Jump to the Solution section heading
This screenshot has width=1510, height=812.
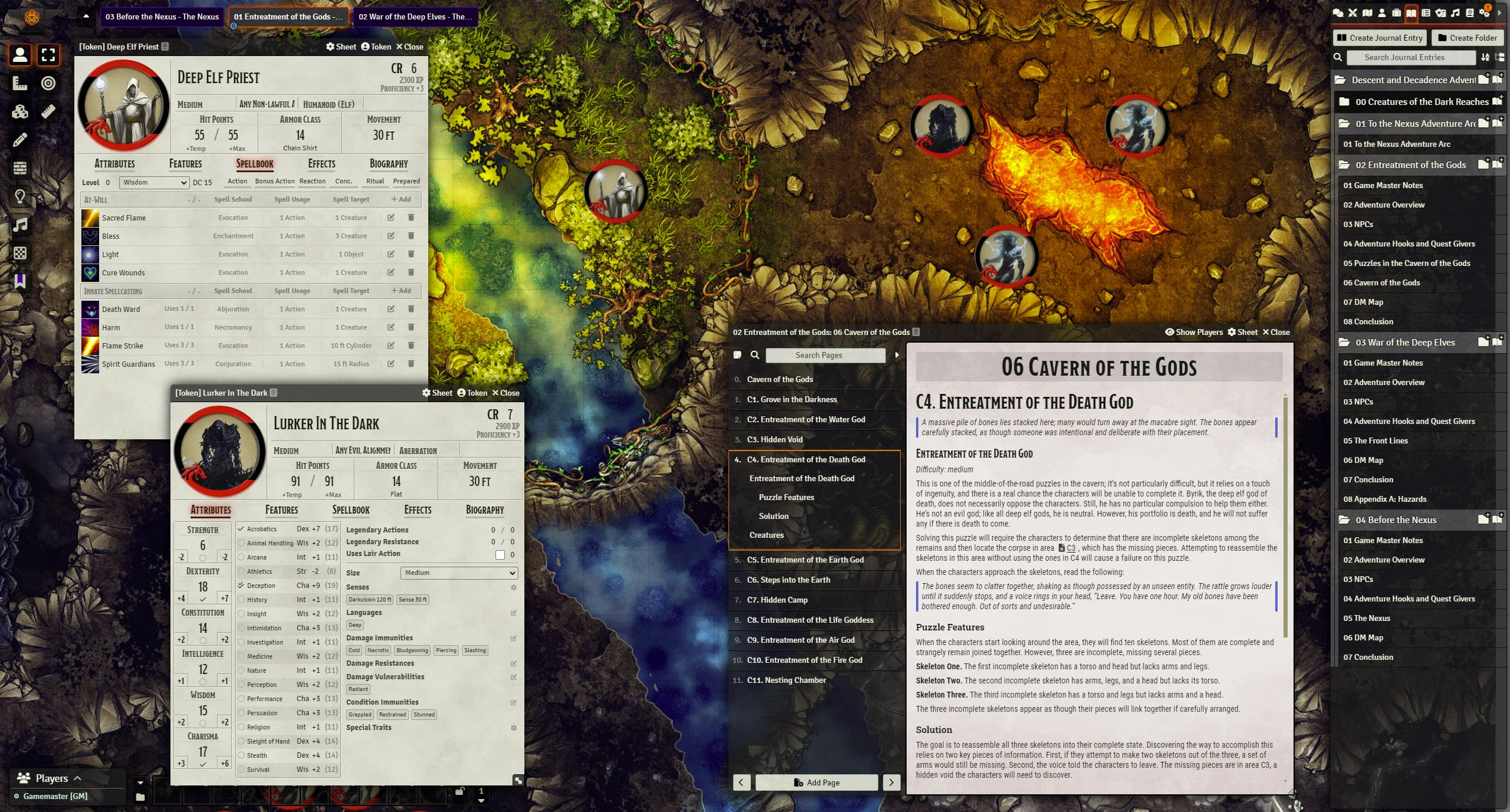pos(773,517)
